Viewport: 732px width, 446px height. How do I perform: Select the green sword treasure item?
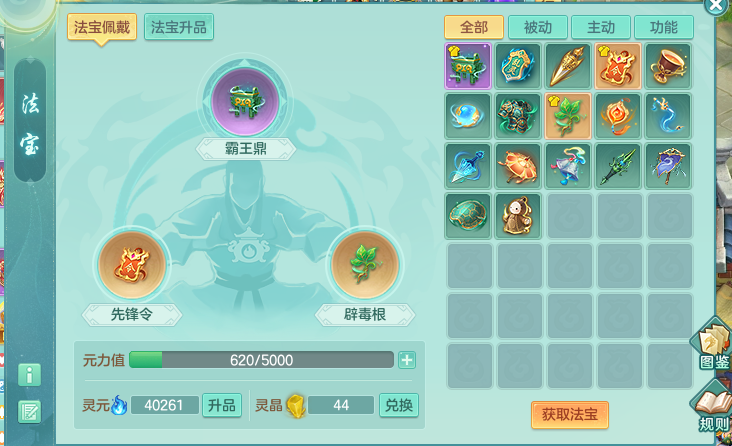[618, 164]
